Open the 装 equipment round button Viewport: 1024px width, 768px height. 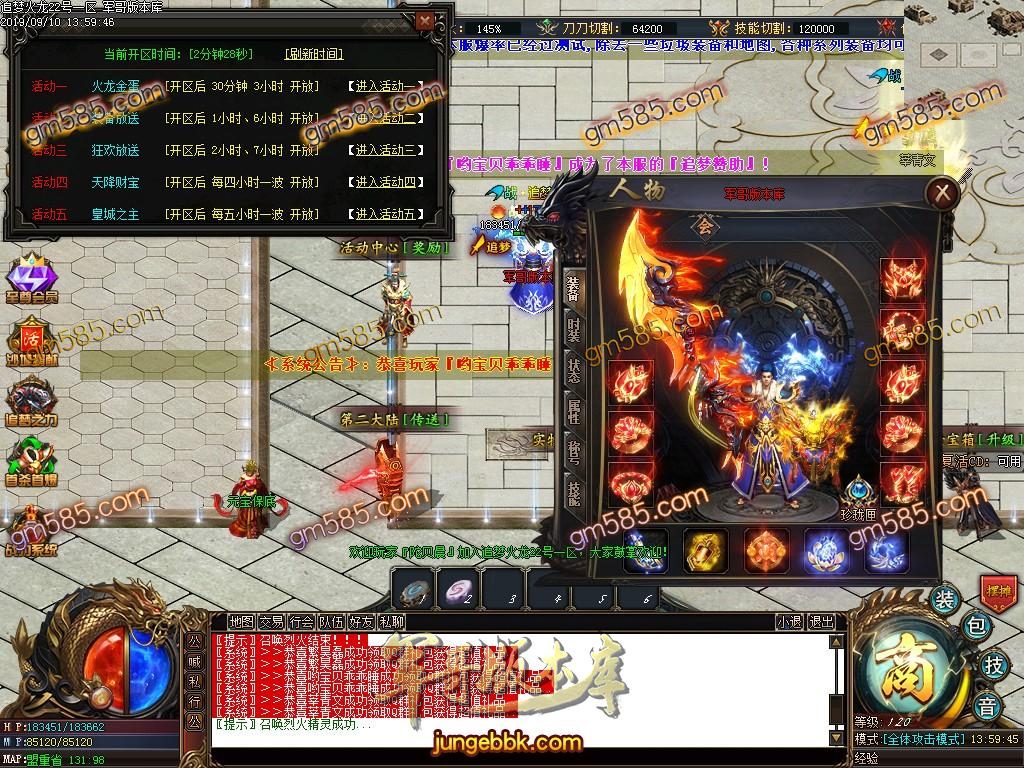[944, 600]
